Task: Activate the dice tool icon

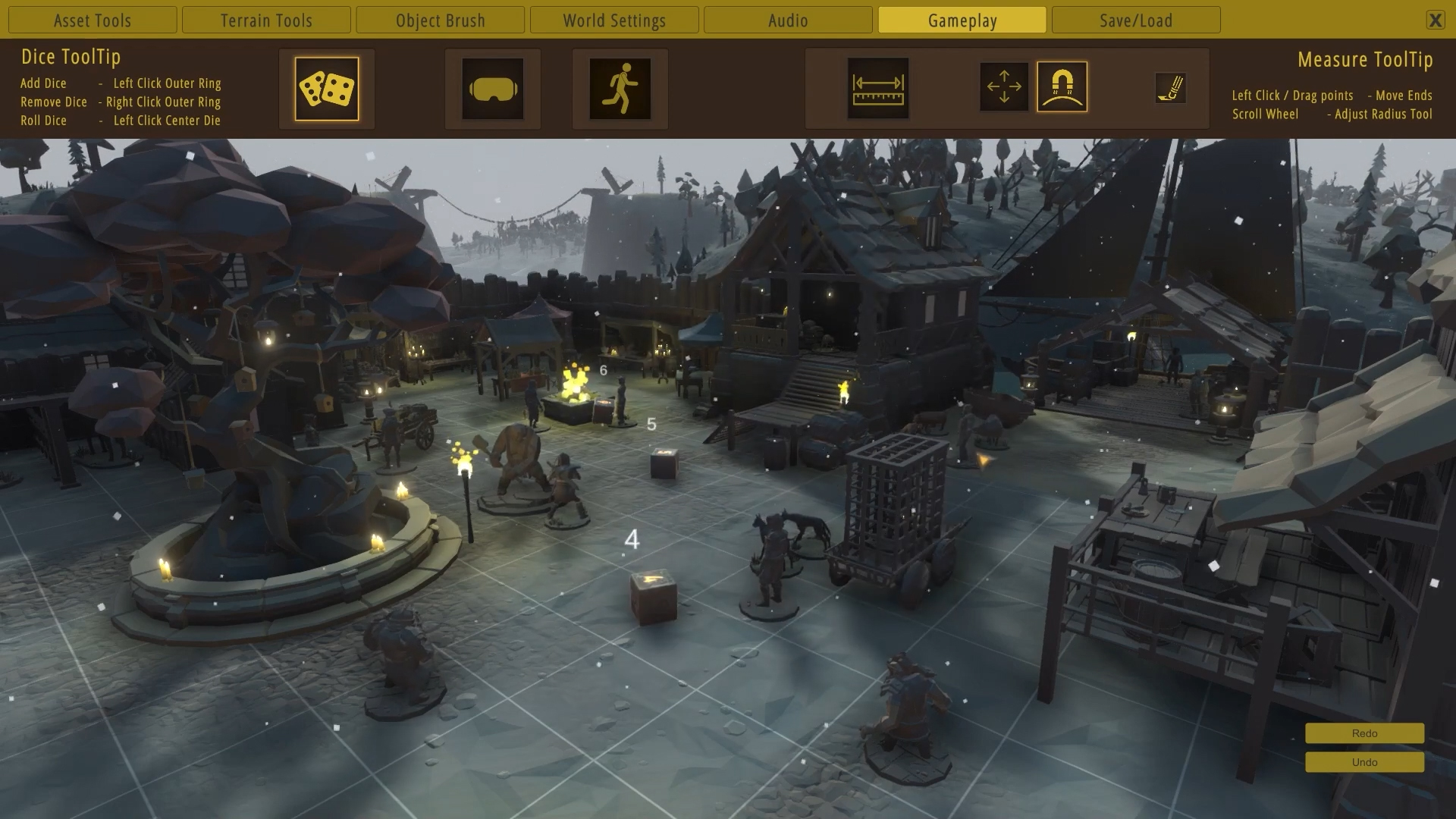Action: [327, 89]
